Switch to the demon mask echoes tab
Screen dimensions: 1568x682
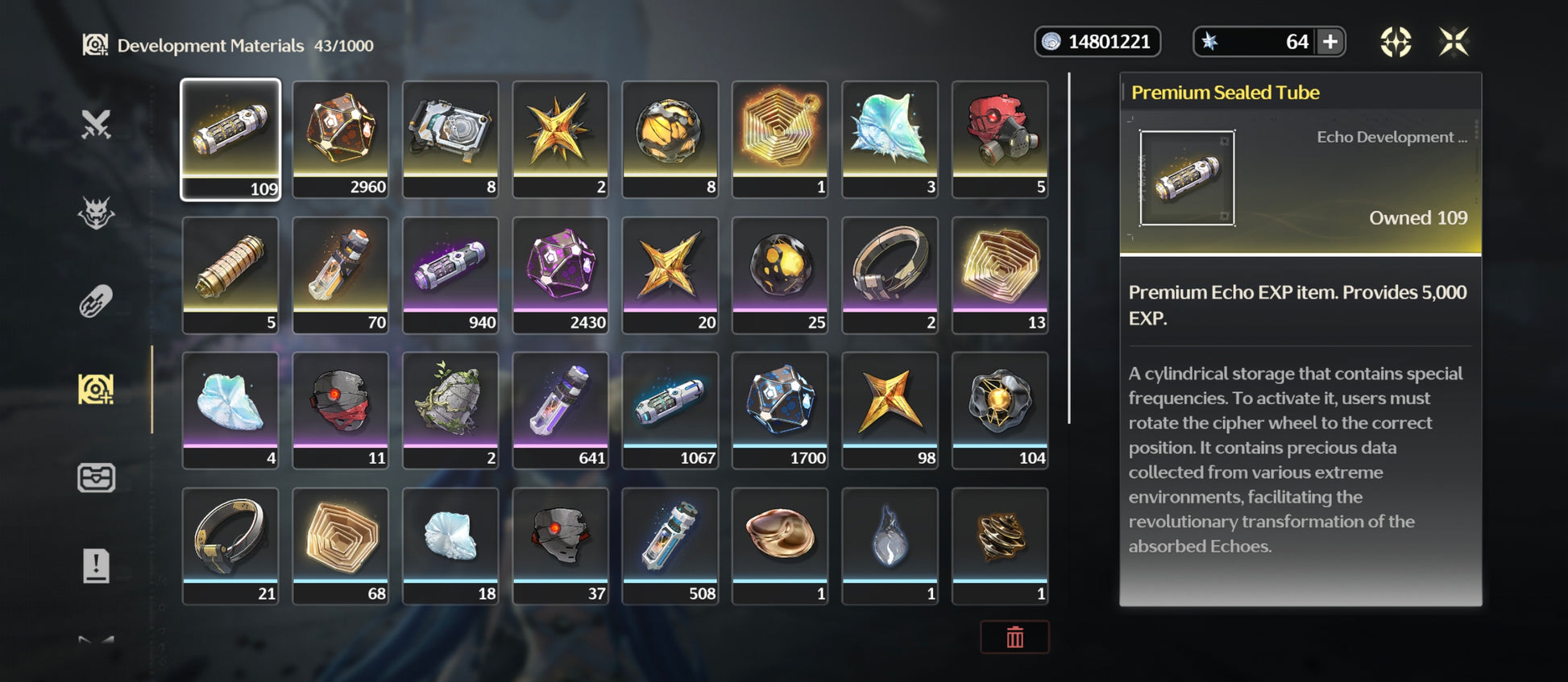click(x=96, y=213)
